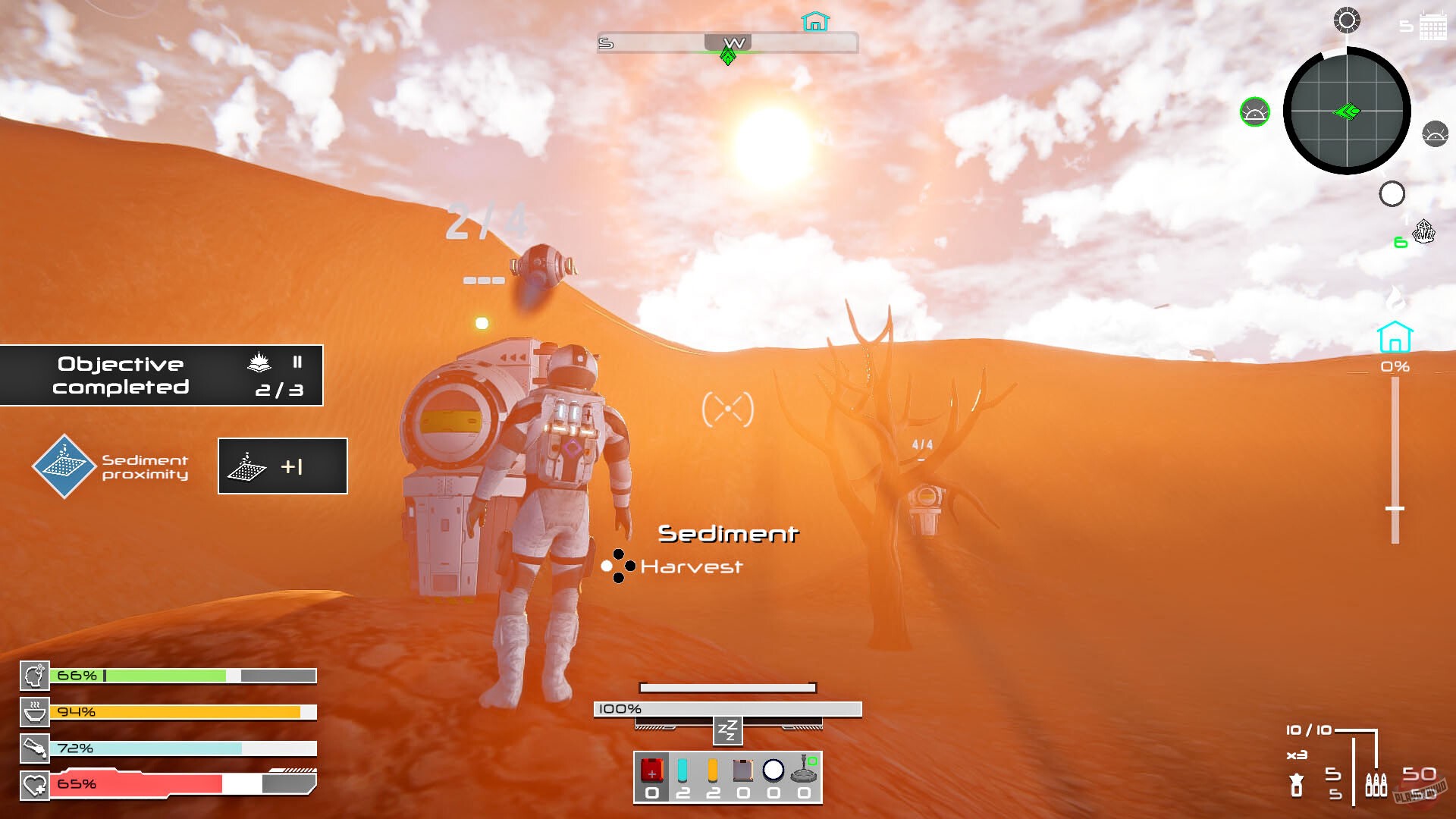
Task: Click the crystal resource icon with count 6
Action: click(1424, 232)
